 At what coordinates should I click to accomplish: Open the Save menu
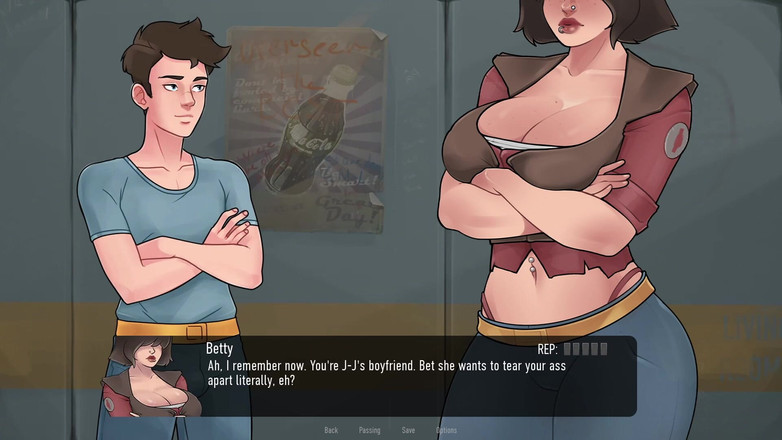pyautogui.click(x=408, y=430)
